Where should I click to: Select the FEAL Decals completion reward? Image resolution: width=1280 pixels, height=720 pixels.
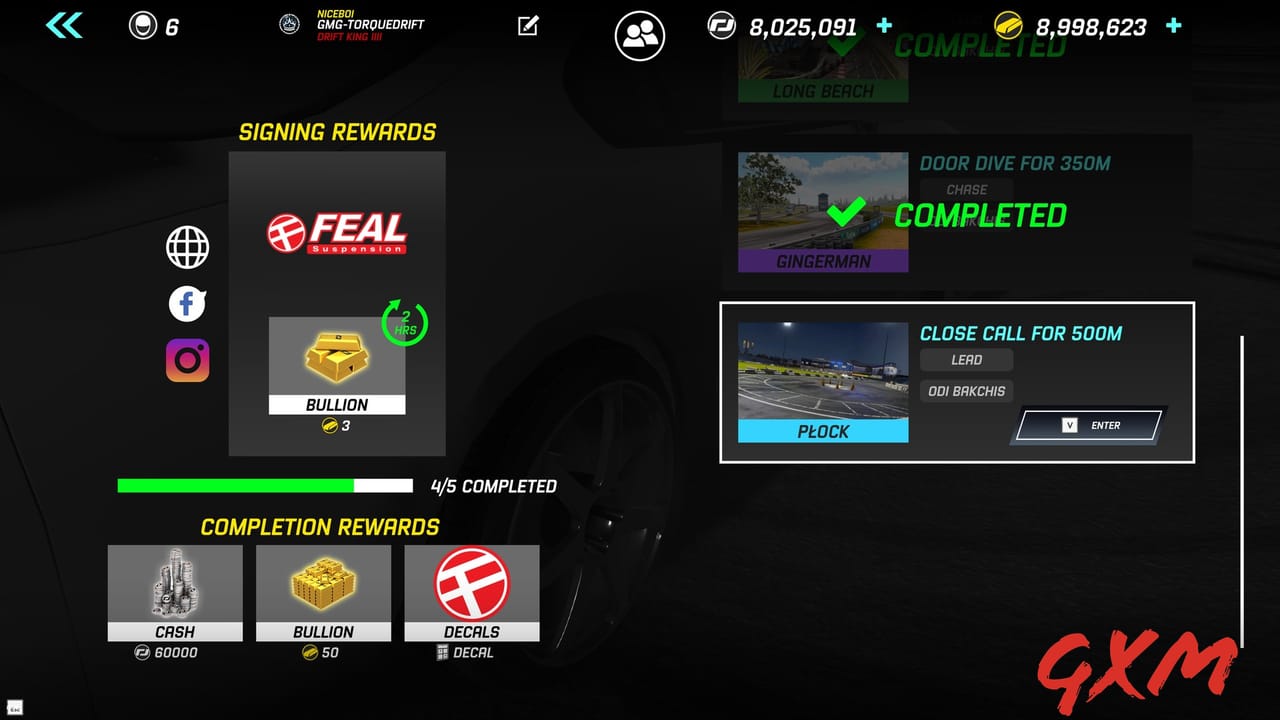(471, 595)
